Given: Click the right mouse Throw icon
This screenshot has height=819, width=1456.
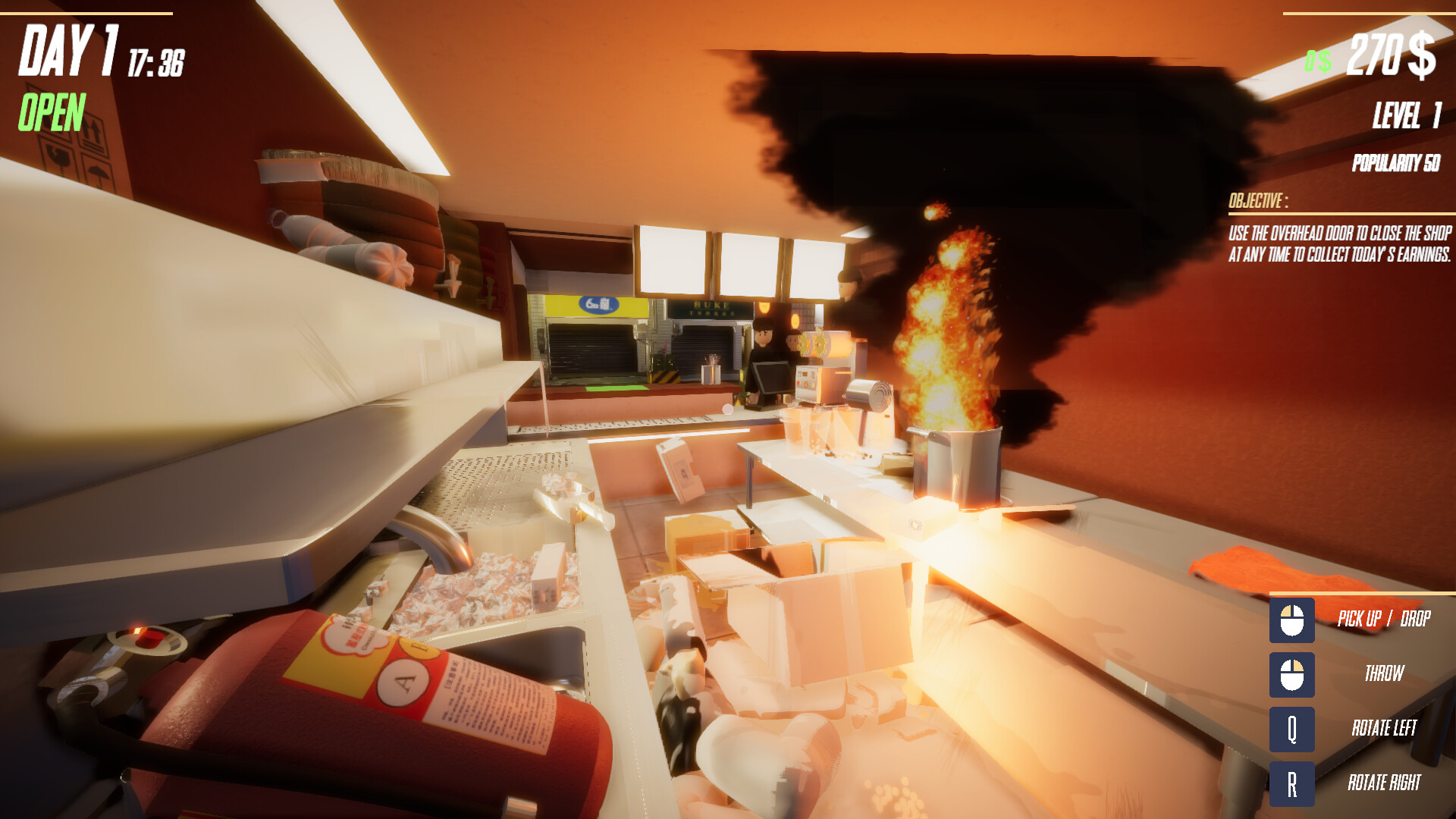Looking at the screenshot, I should tap(1292, 673).
